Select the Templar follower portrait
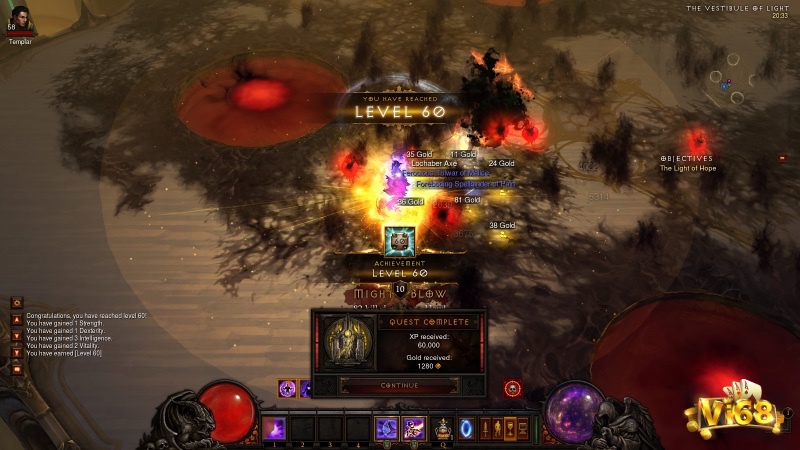The height and width of the screenshot is (450, 800). point(19,18)
